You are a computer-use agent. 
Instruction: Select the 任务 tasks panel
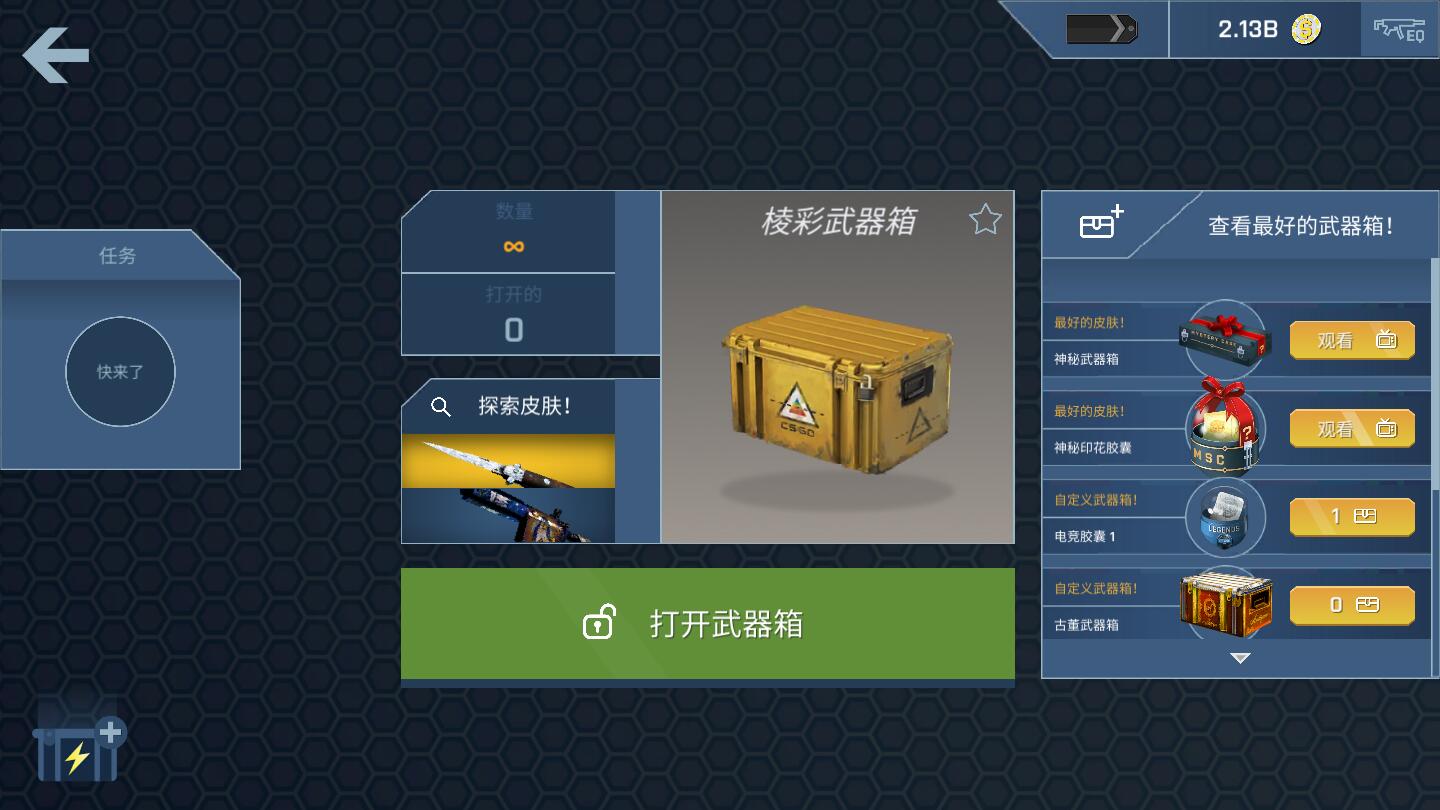coord(120,256)
